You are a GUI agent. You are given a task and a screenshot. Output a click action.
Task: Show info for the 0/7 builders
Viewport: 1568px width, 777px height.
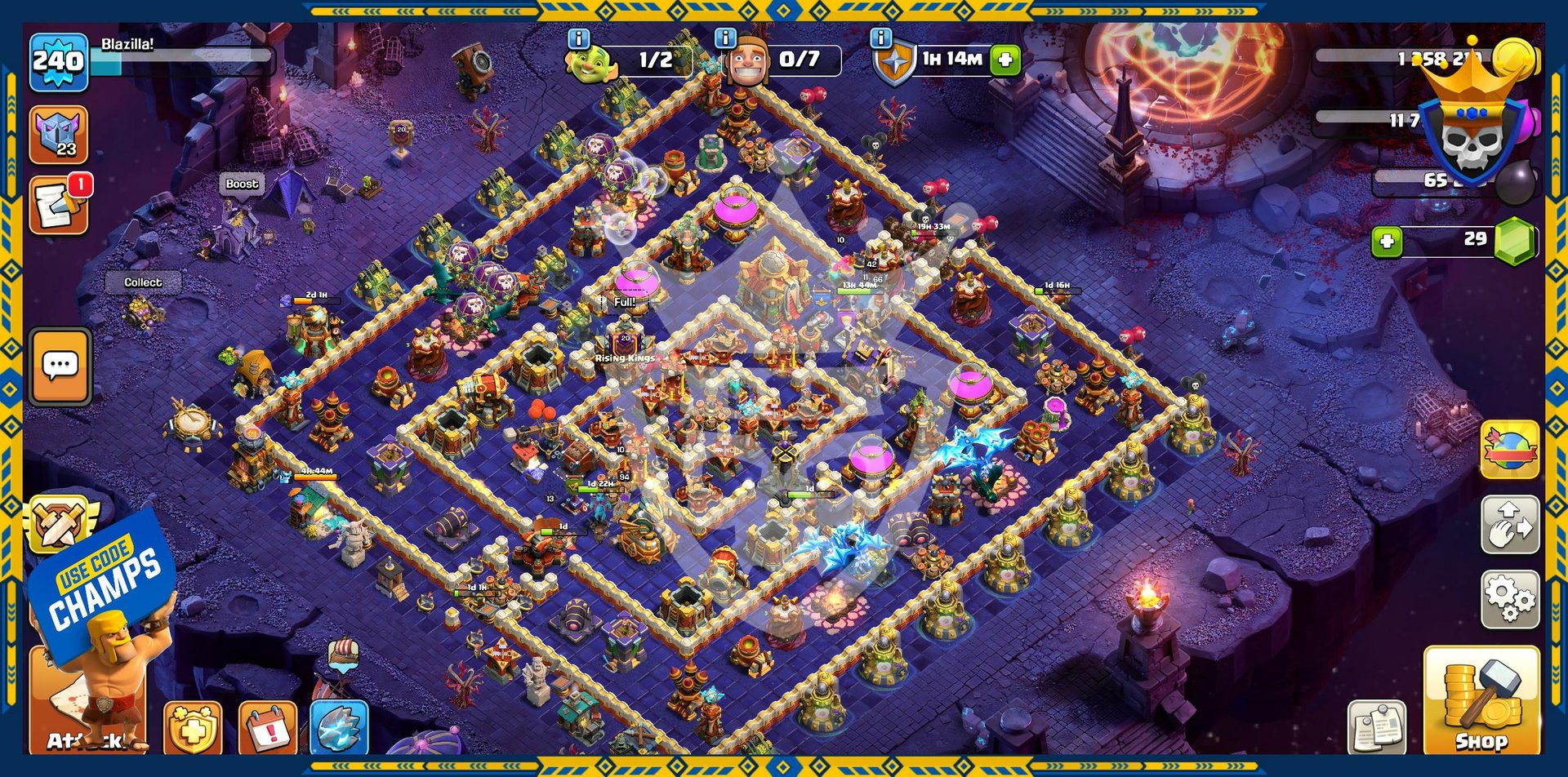pos(725,38)
